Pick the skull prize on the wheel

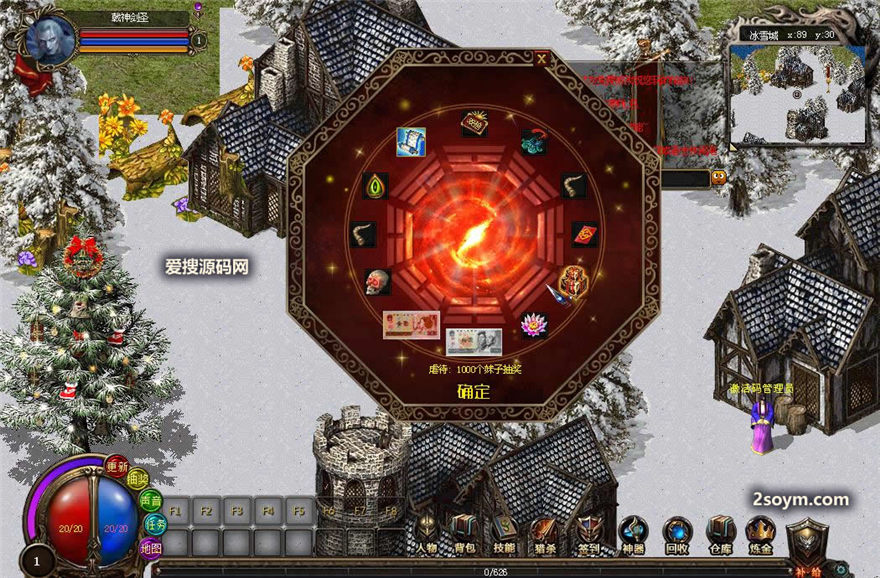pyautogui.click(x=376, y=282)
